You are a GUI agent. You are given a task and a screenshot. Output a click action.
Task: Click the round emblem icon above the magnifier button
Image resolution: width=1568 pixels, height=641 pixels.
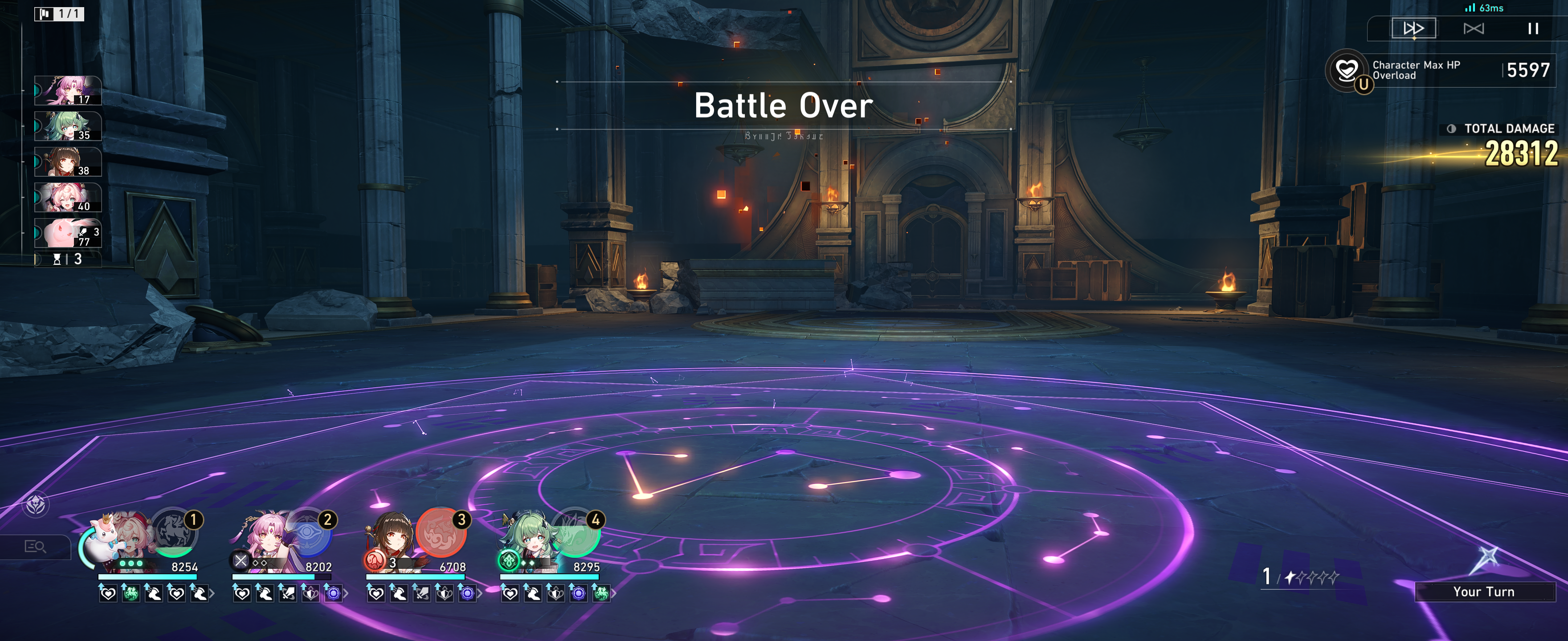click(x=36, y=504)
